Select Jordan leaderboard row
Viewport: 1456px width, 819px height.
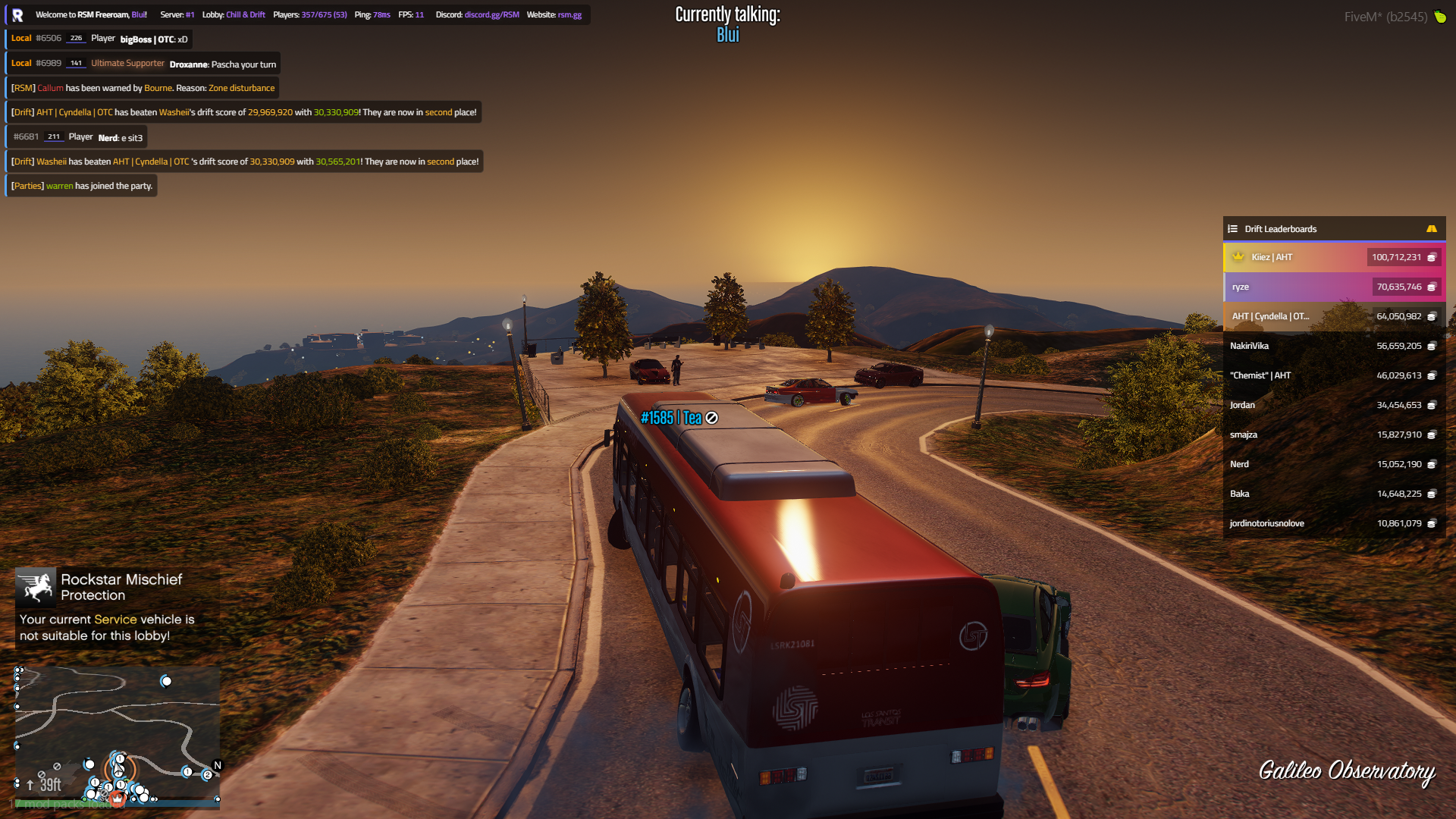[1333, 405]
